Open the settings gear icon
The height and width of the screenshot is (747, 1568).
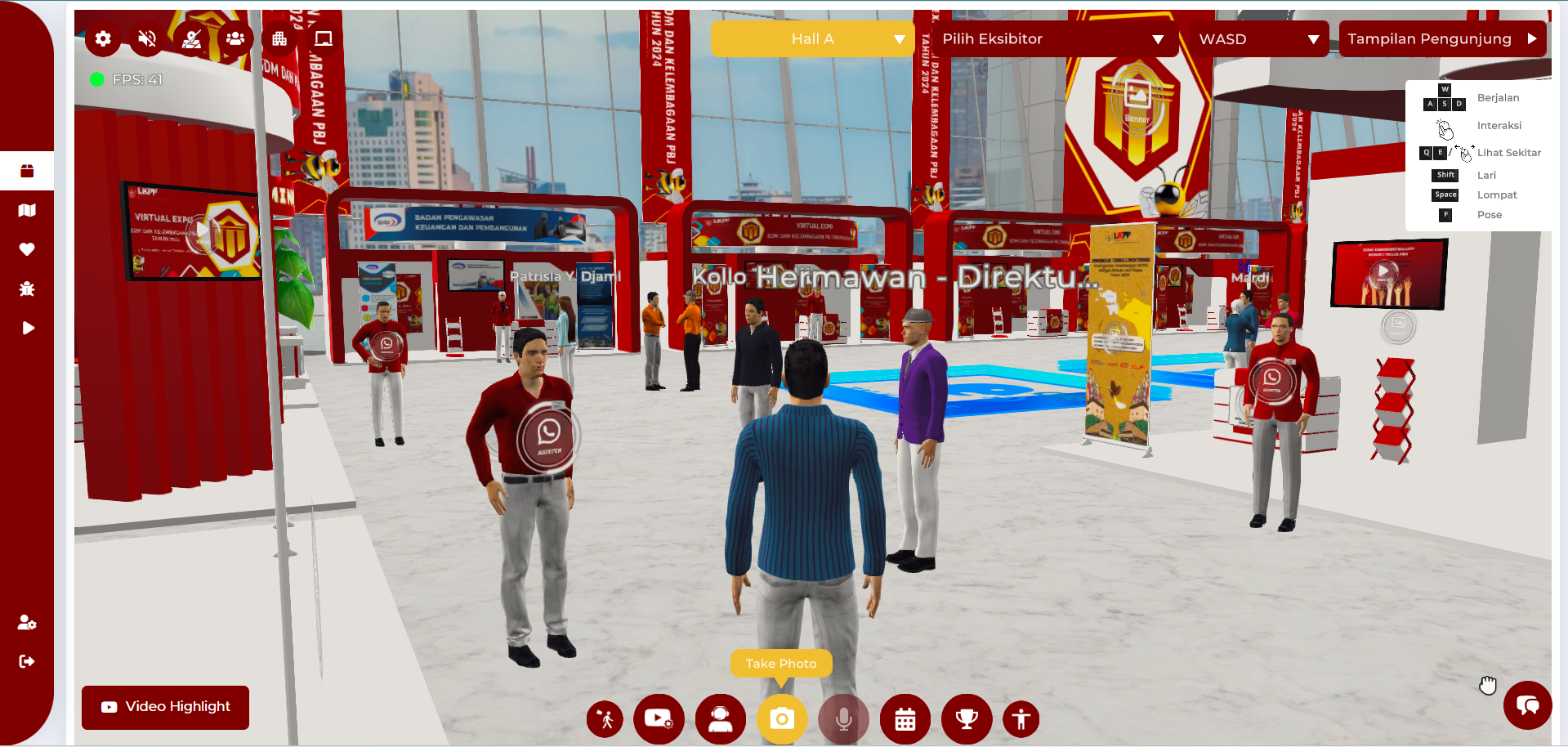point(102,38)
